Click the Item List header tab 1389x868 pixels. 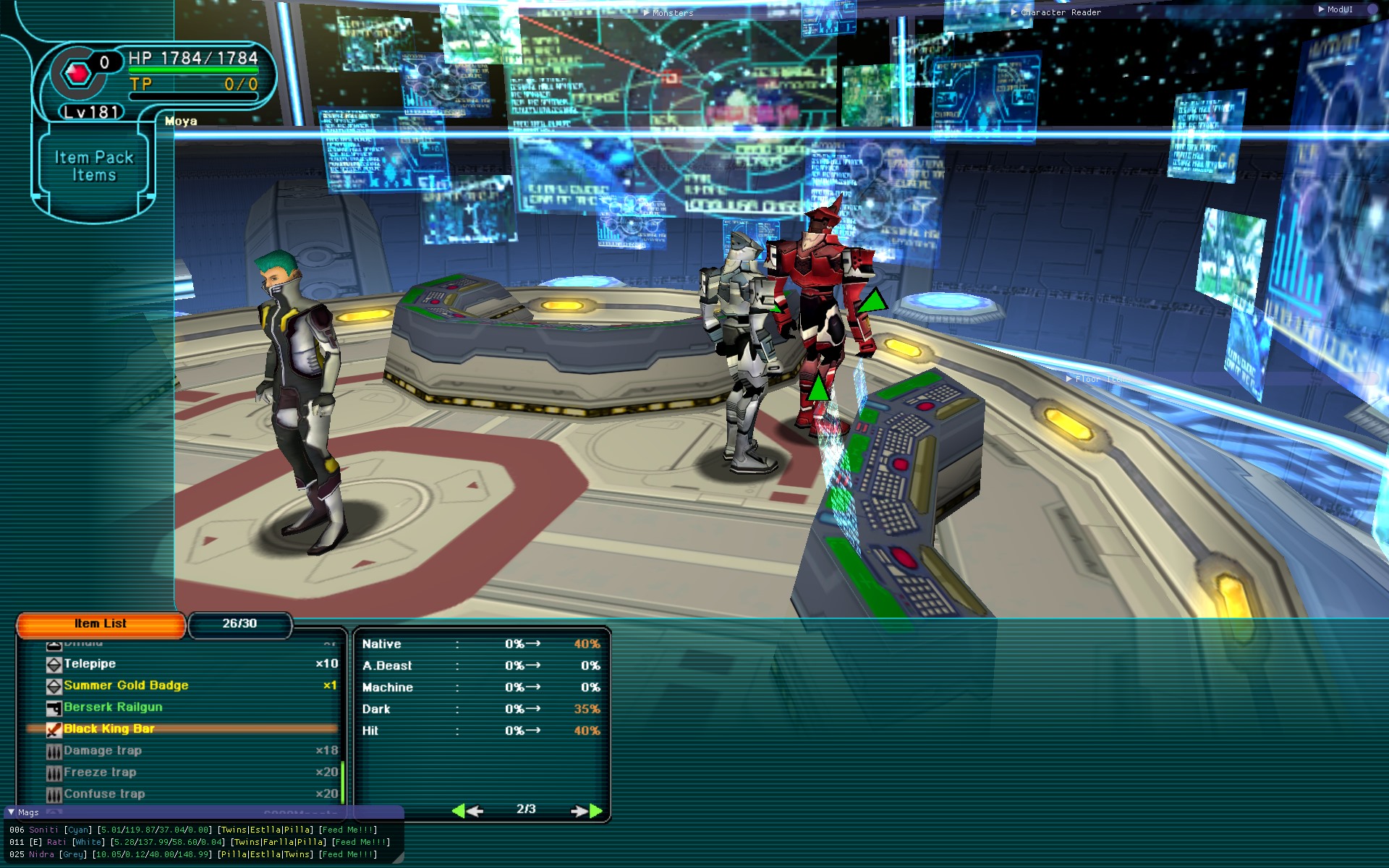coord(101,624)
